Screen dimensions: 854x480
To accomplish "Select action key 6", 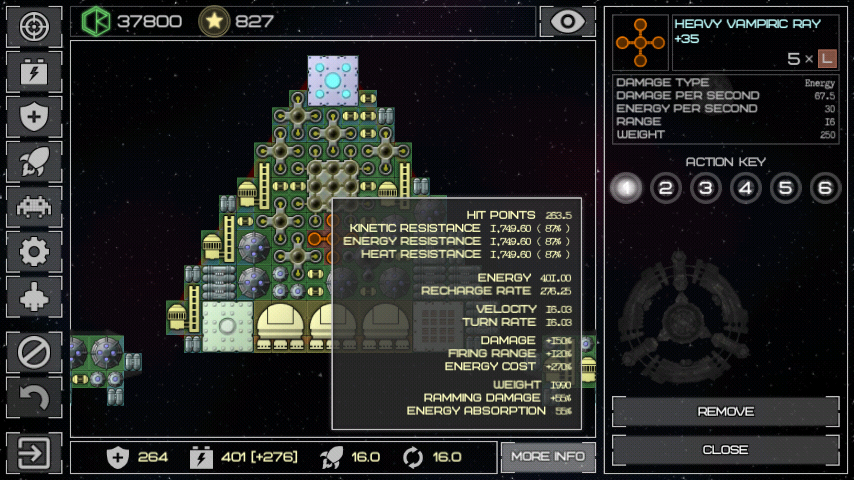I will tap(824, 188).
